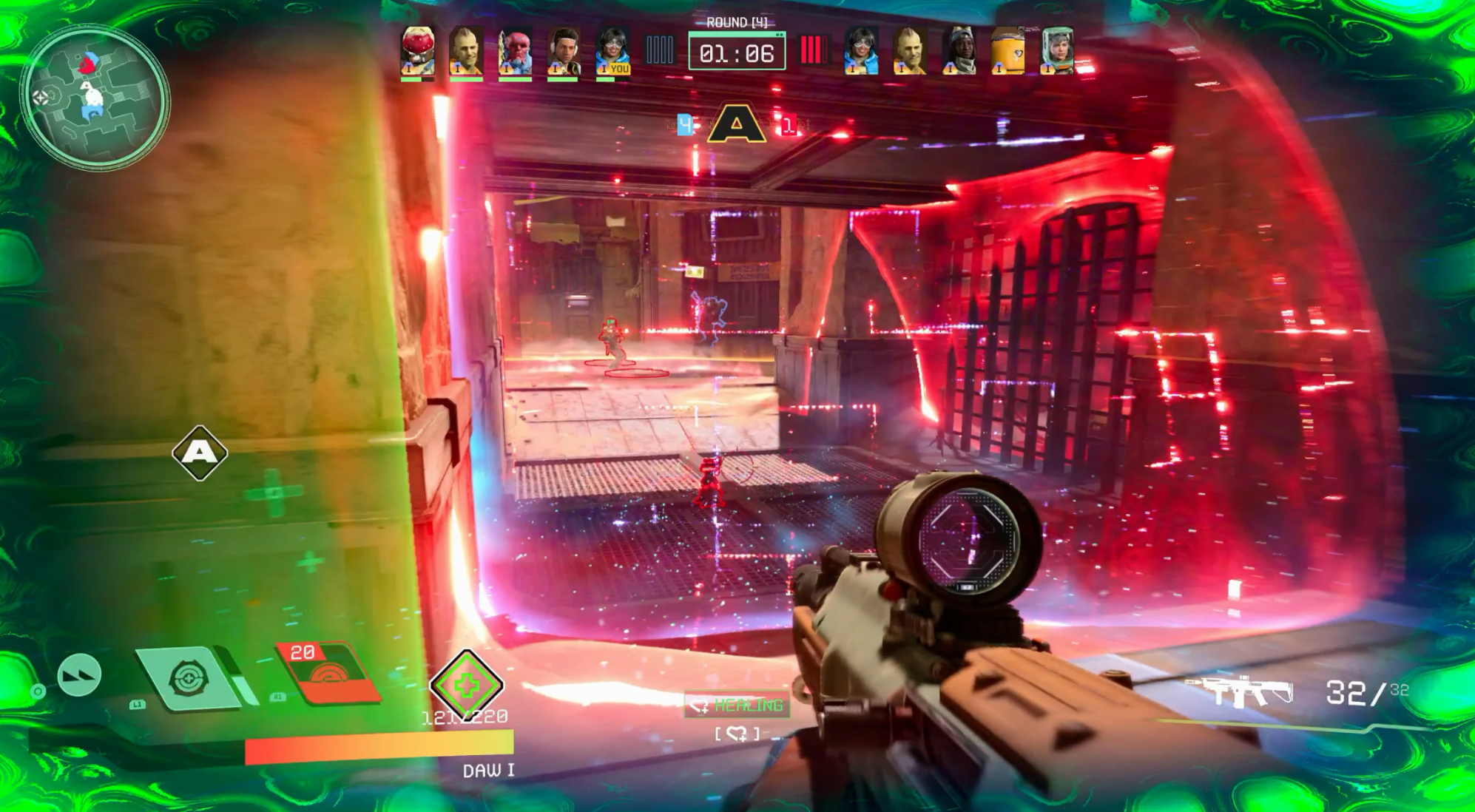Select the enemy mohawk character portrait
The image size is (1475, 812).
tap(909, 50)
